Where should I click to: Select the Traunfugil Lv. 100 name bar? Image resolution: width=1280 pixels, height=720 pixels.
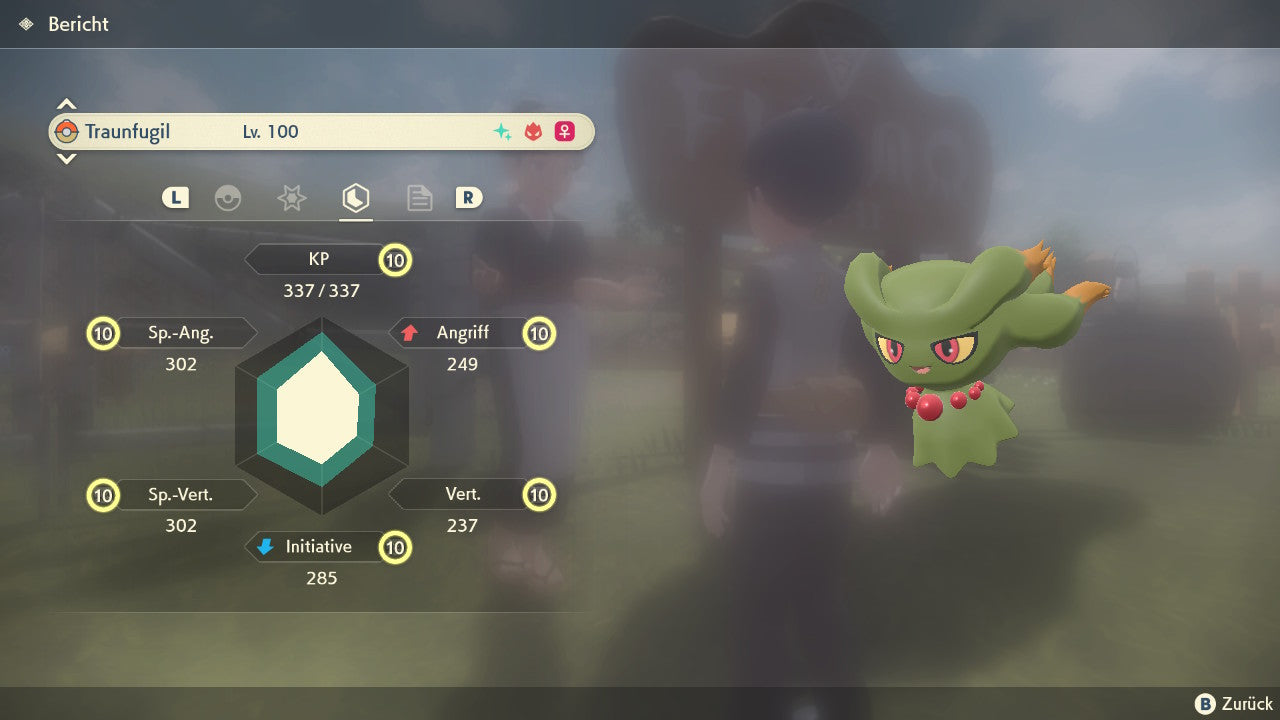pos(321,131)
